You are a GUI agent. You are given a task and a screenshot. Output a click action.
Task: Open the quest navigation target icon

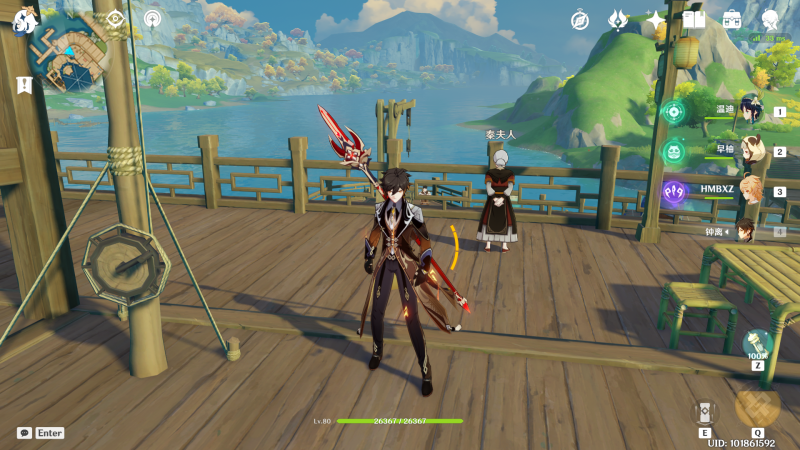pyautogui.click(x=115, y=18)
